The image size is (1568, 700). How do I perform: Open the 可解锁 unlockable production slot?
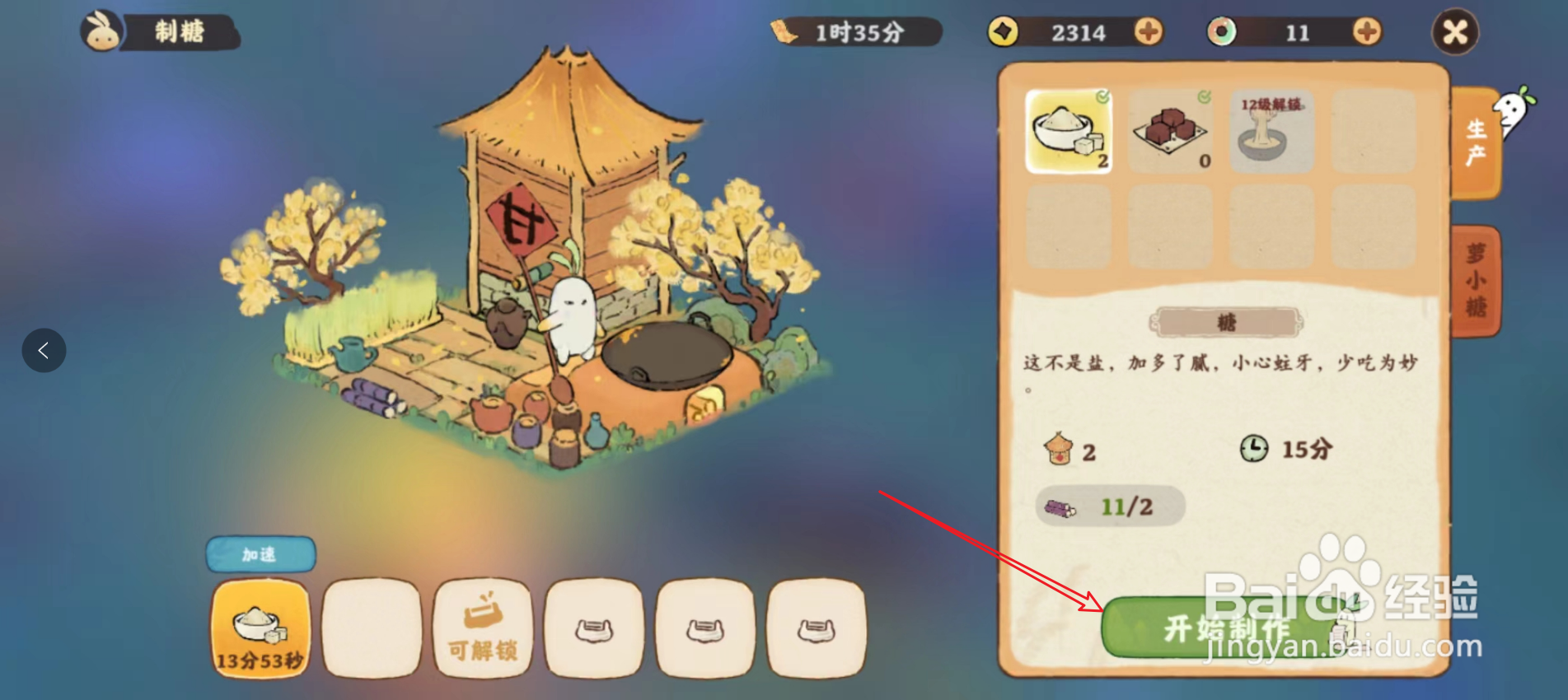coord(483,629)
